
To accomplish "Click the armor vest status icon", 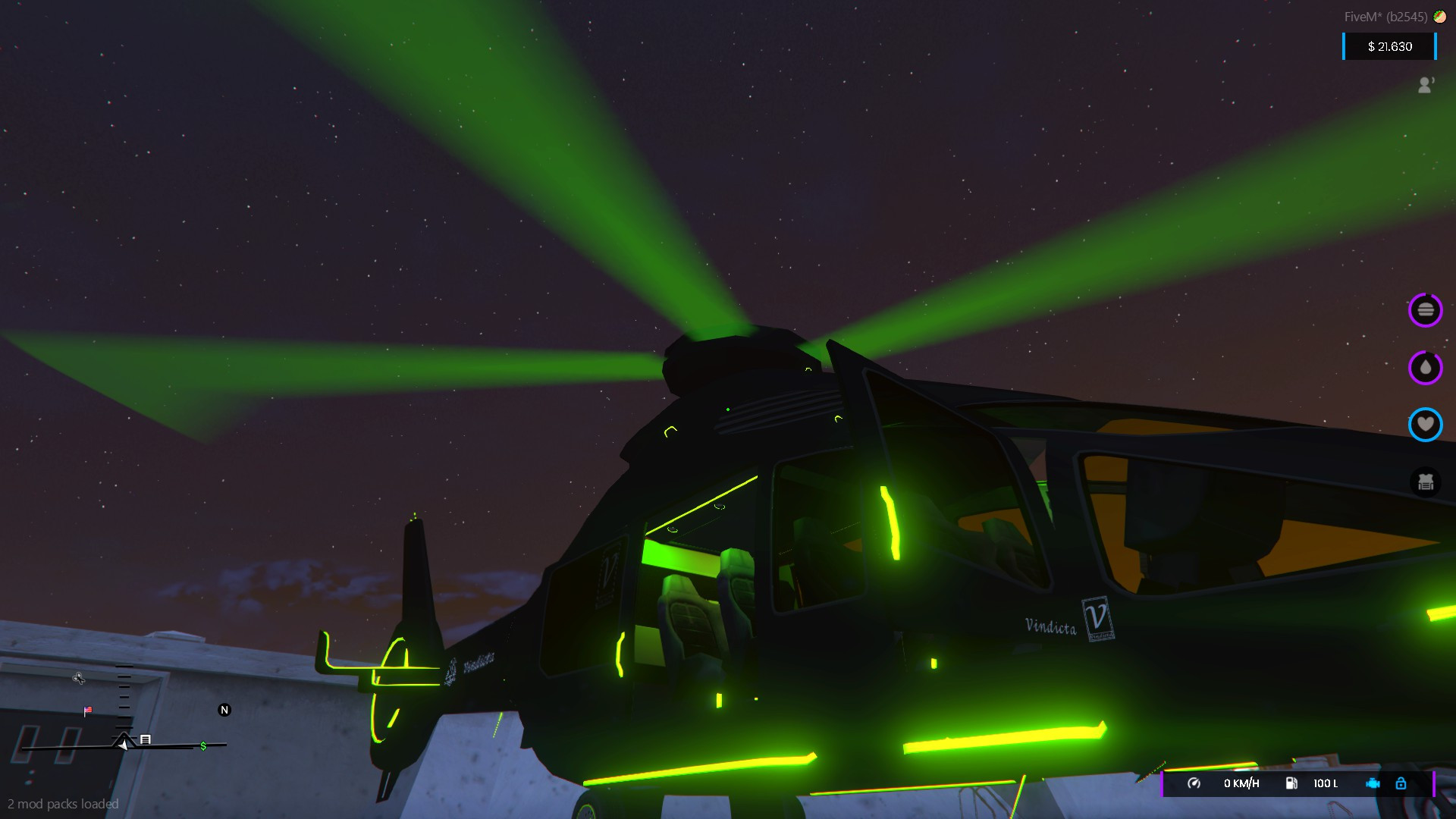I will [x=1426, y=482].
